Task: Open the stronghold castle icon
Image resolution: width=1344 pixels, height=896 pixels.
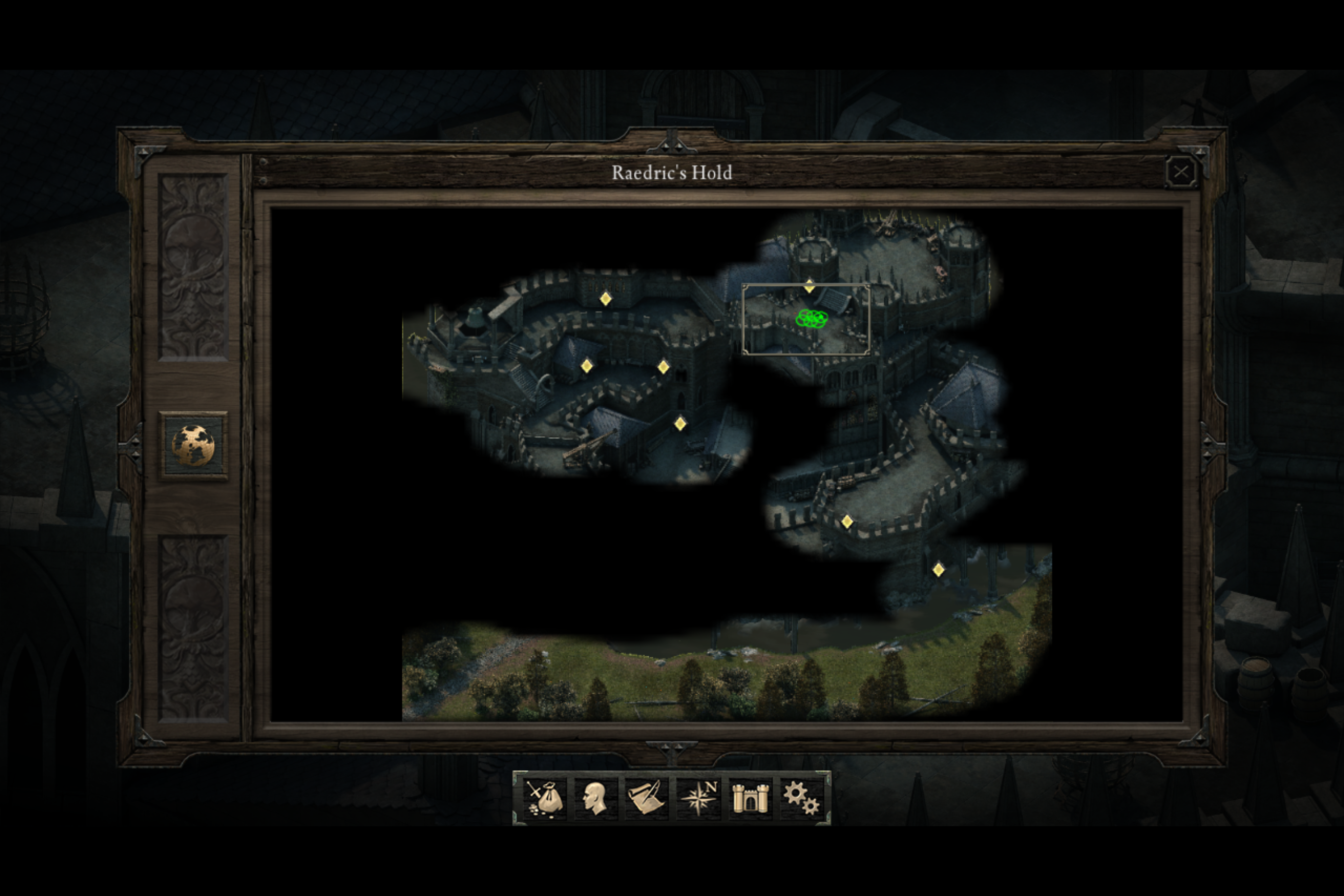Action: point(750,798)
